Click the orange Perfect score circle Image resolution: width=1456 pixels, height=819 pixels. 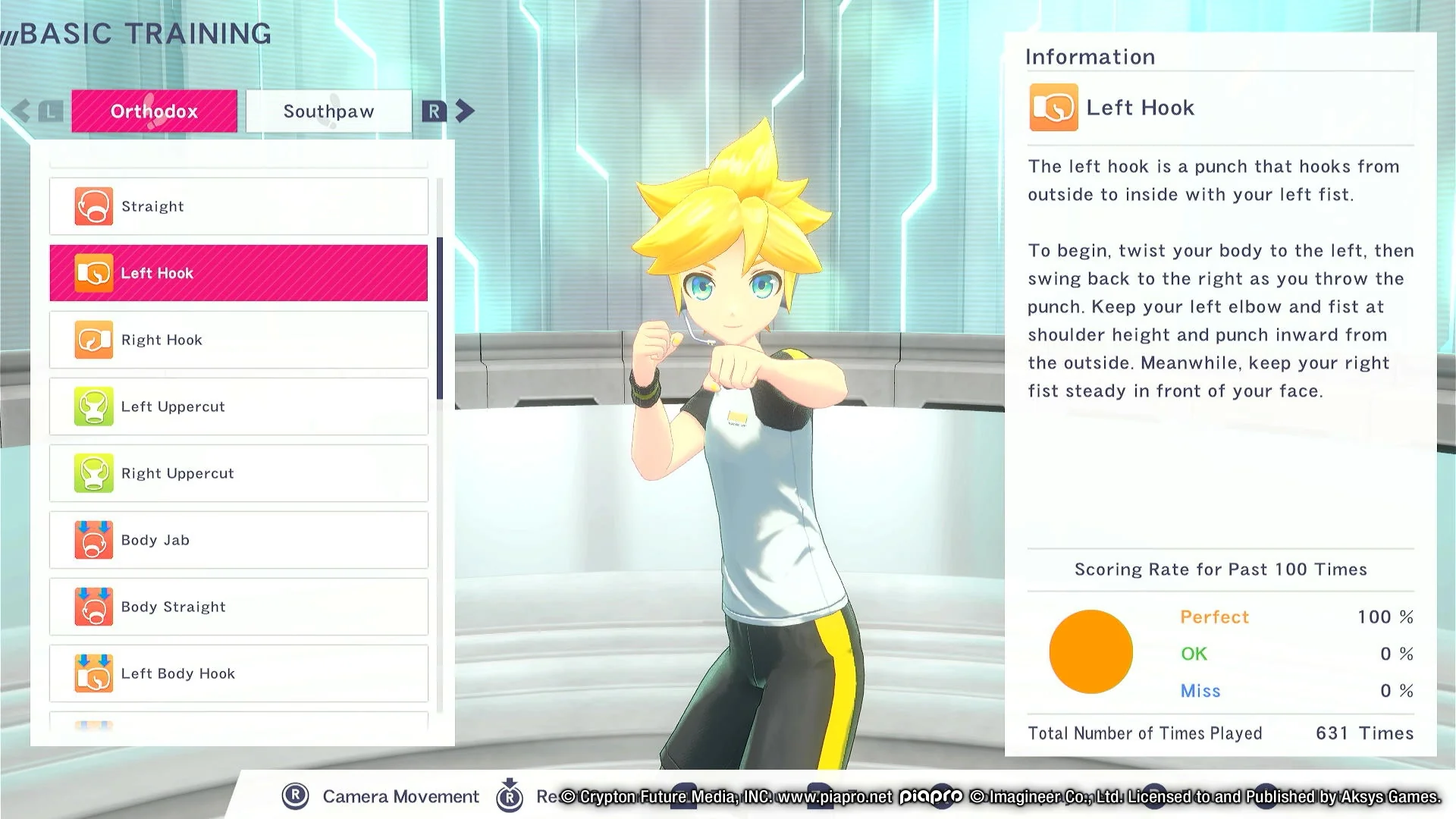pos(1090,651)
